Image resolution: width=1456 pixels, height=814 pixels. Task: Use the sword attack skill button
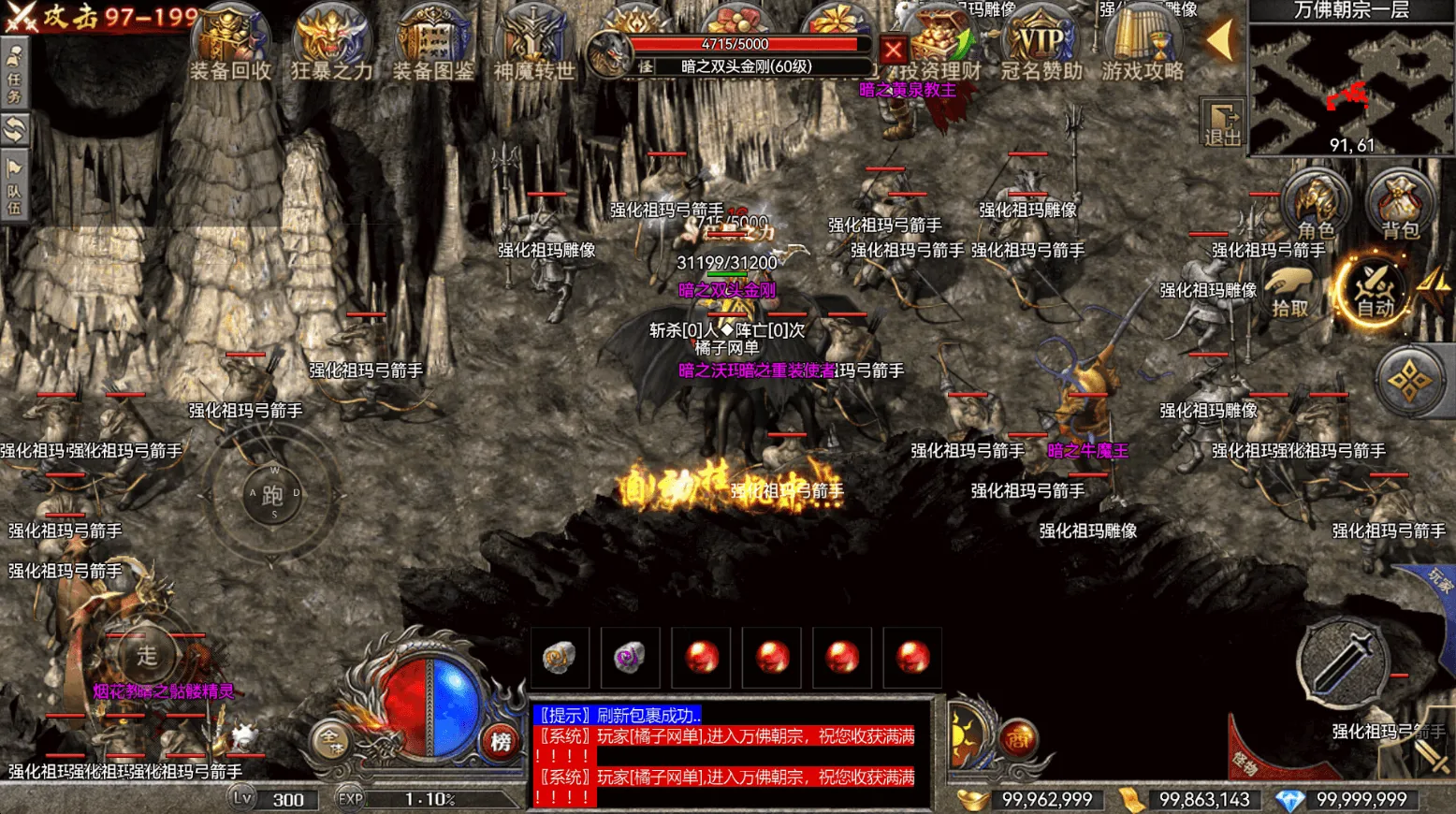click(1342, 662)
